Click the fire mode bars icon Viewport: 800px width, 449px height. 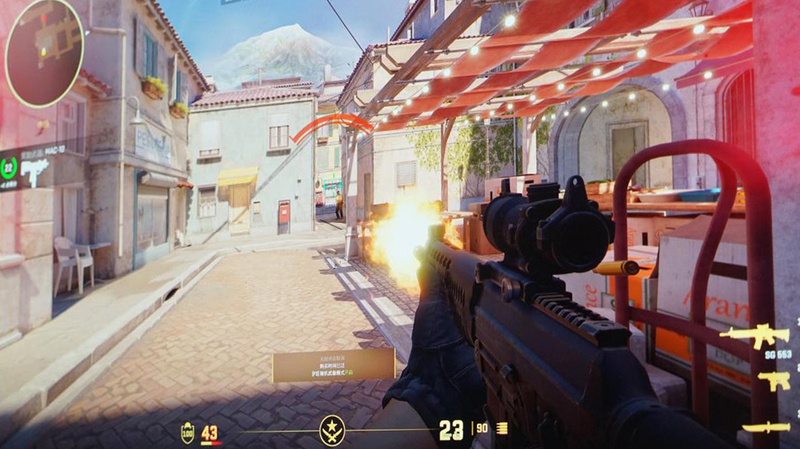tap(502, 429)
